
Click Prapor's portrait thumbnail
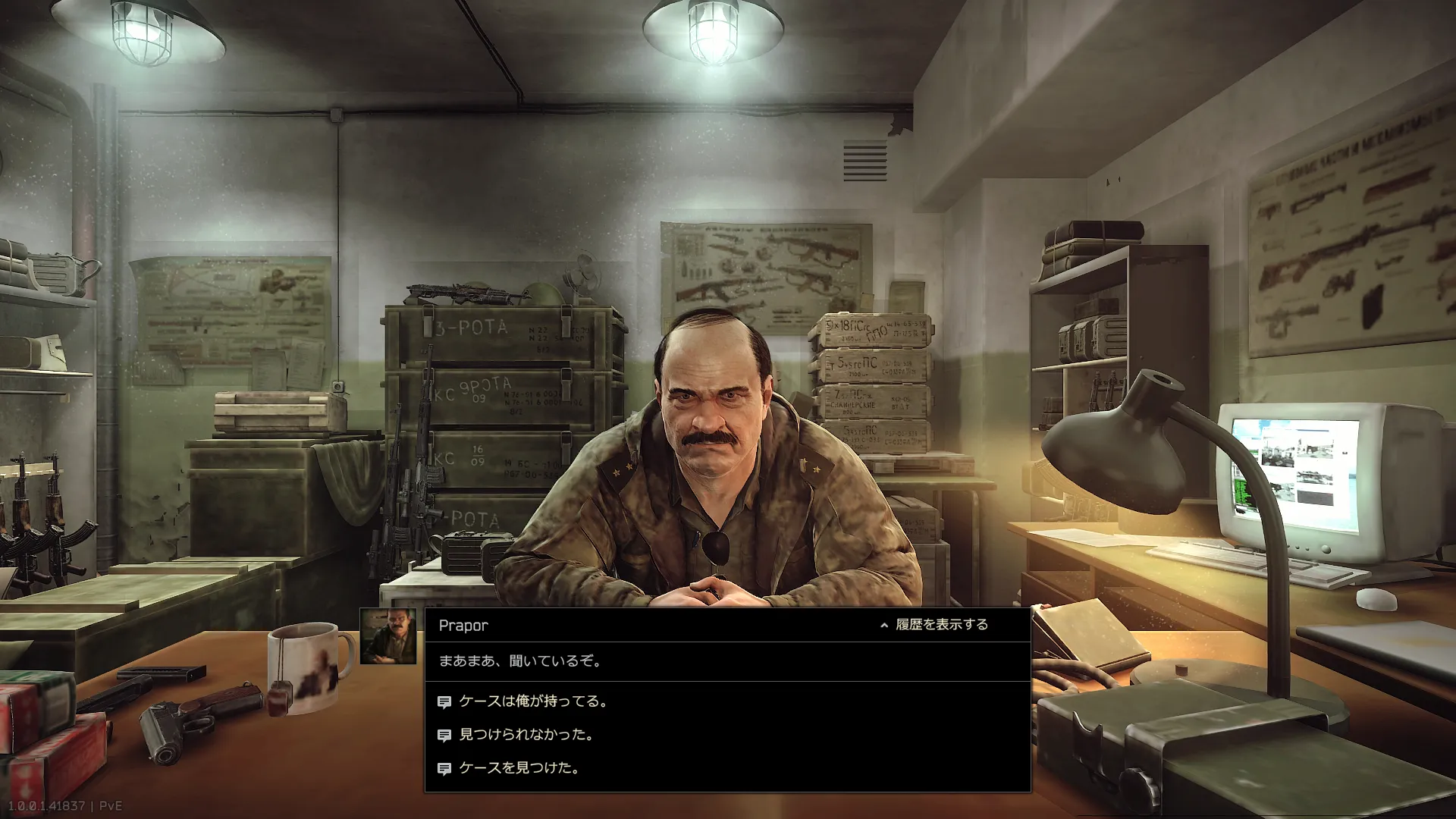(x=388, y=636)
